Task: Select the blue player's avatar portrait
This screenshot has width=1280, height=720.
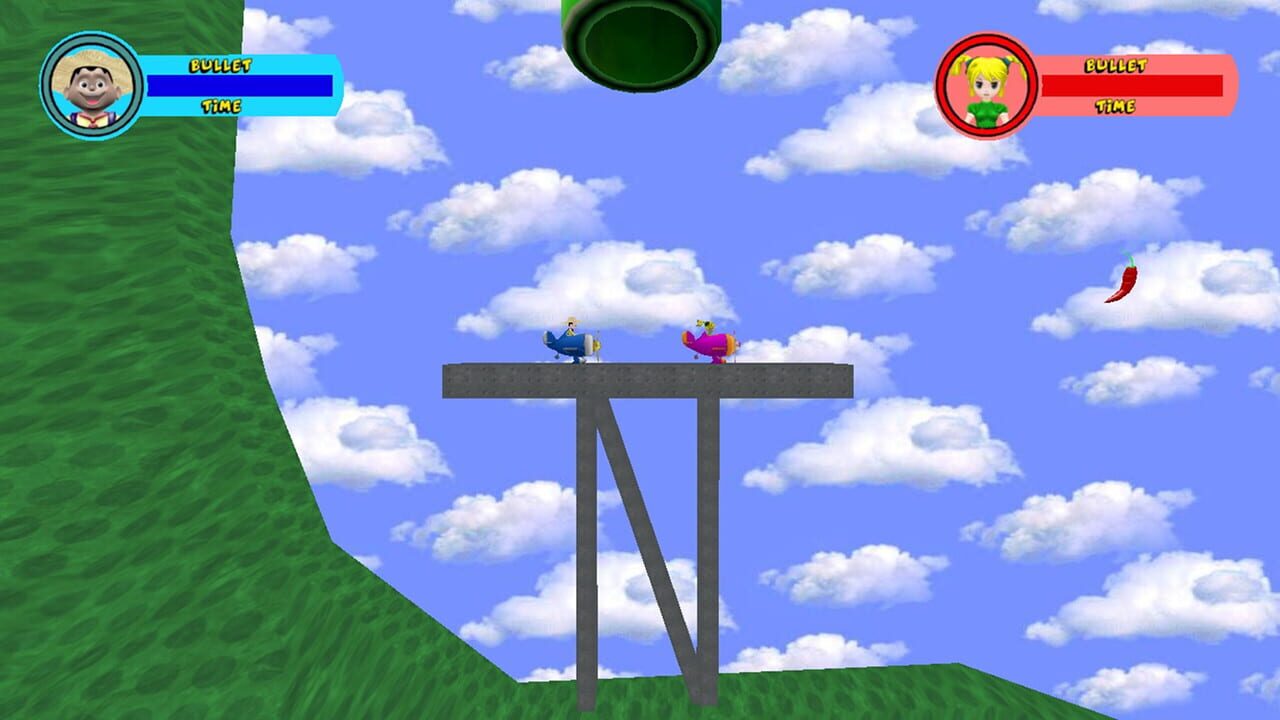Action: coord(90,78)
